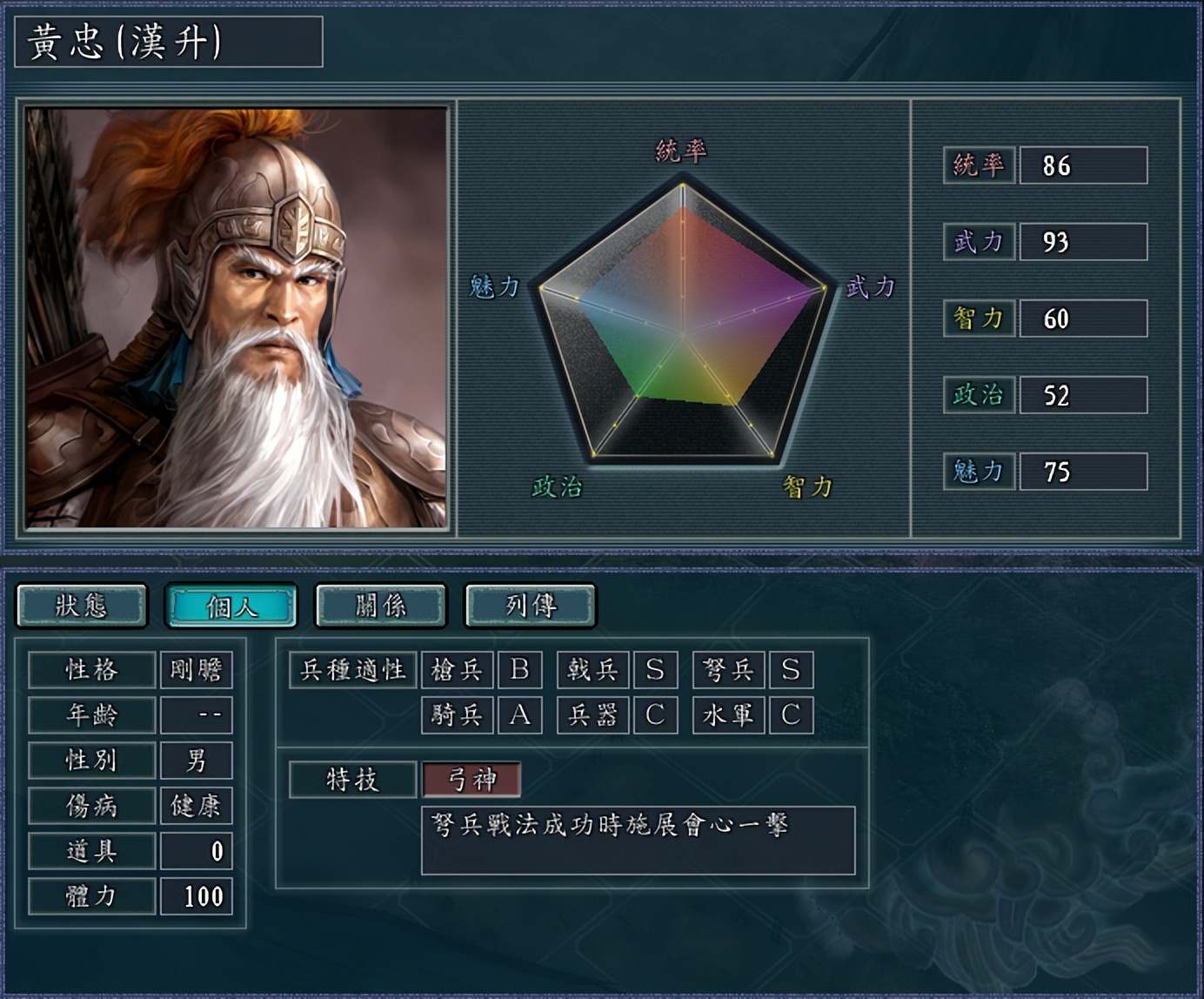1204x999 pixels.
Task: Select the currently active 個人 tab
Action: coord(232,605)
